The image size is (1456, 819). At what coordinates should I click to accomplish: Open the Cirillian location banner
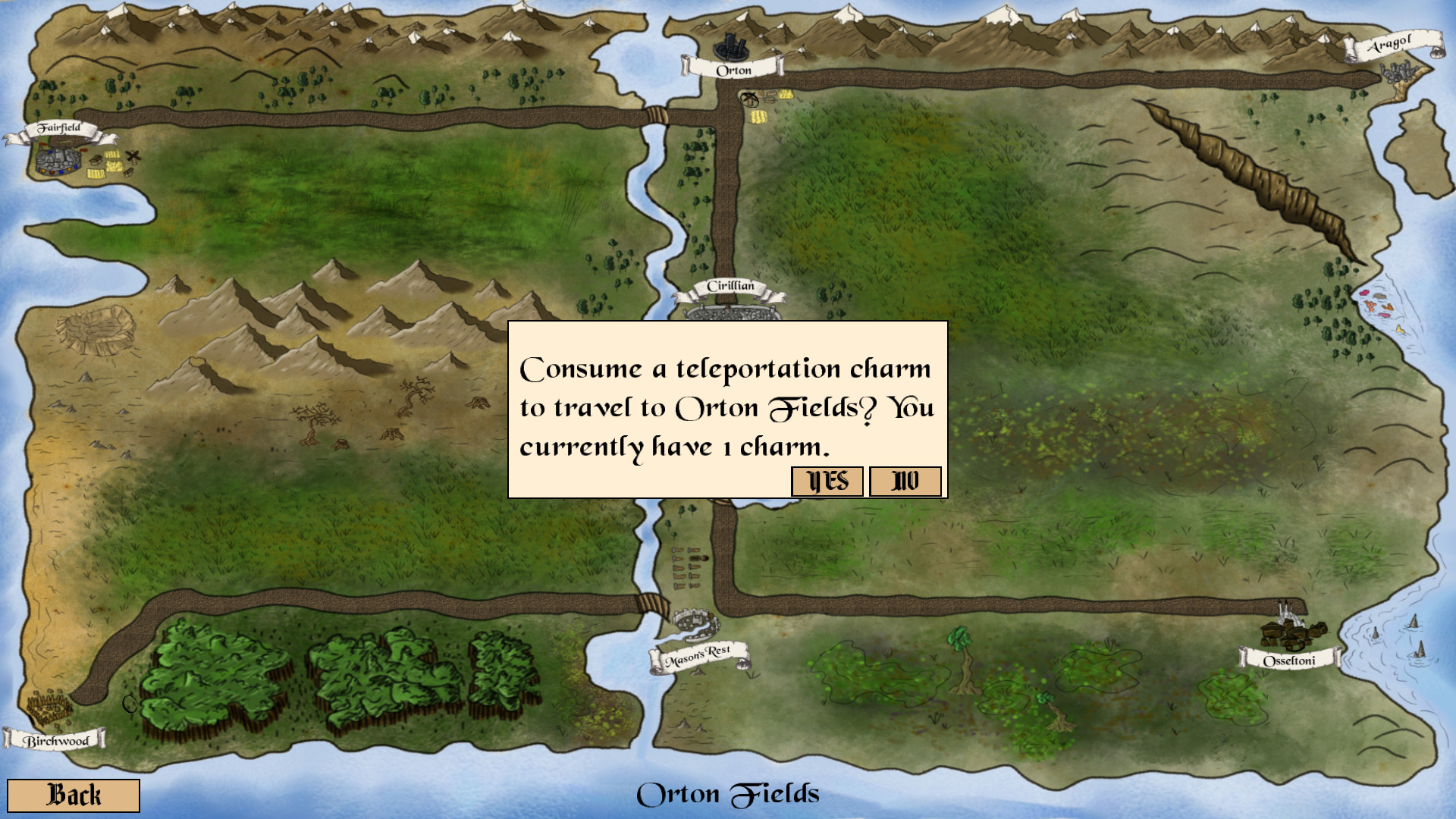pyautogui.click(x=729, y=287)
